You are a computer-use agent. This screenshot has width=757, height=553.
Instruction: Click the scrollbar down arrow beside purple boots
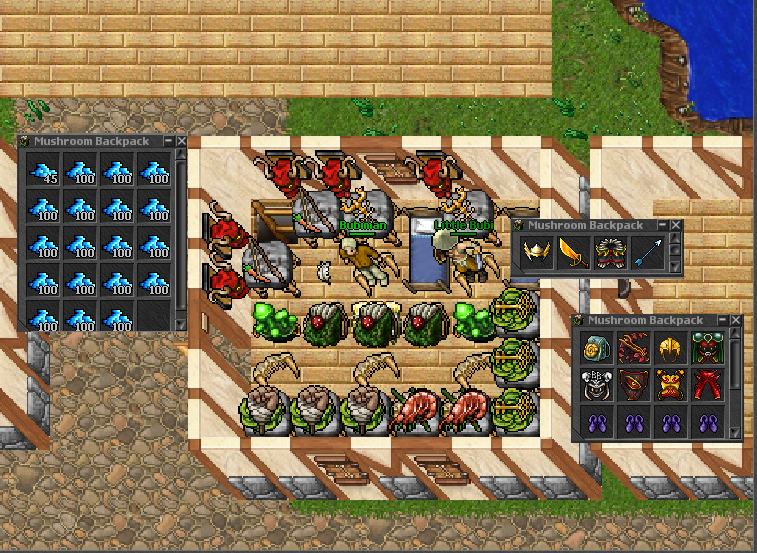point(737,432)
